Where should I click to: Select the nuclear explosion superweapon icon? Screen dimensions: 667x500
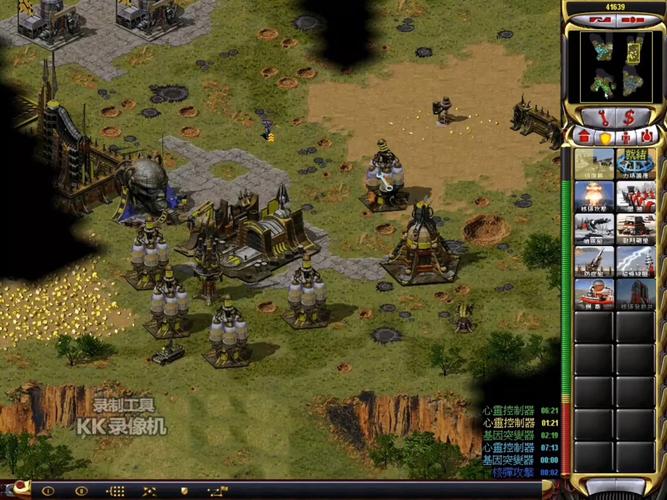pyautogui.click(x=594, y=196)
